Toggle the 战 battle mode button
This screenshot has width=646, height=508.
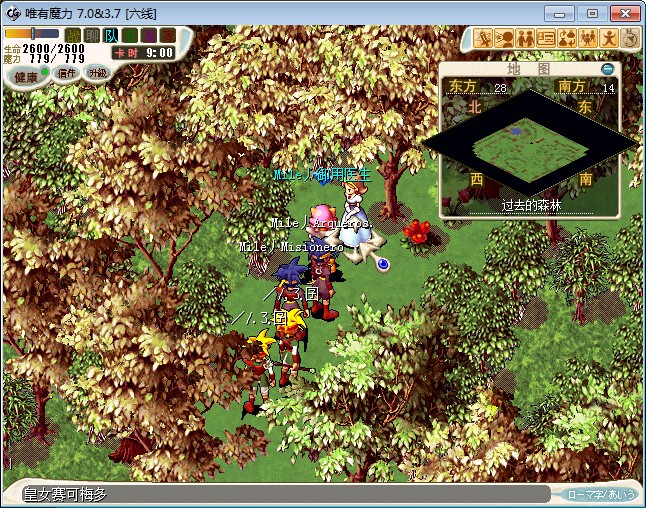tap(73, 36)
